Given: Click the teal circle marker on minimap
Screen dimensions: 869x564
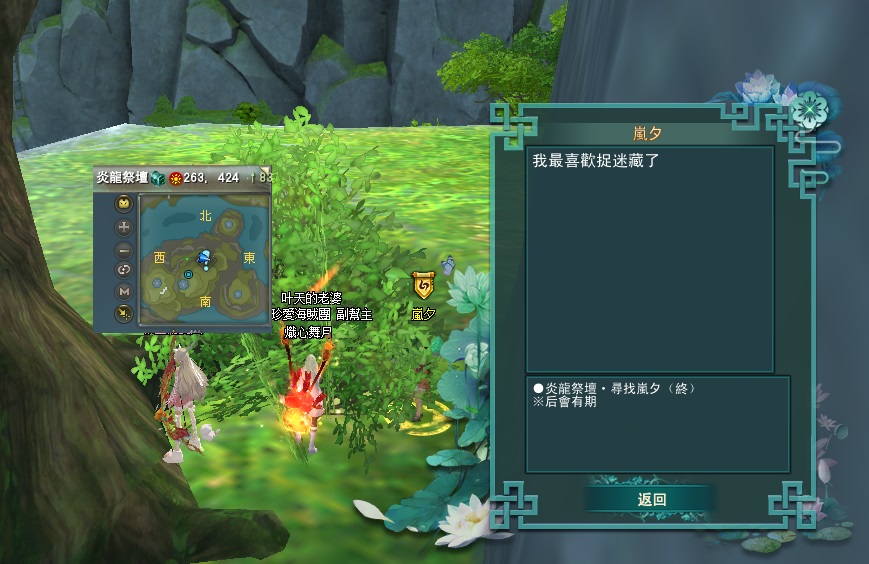Looking at the screenshot, I should [188, 273].
